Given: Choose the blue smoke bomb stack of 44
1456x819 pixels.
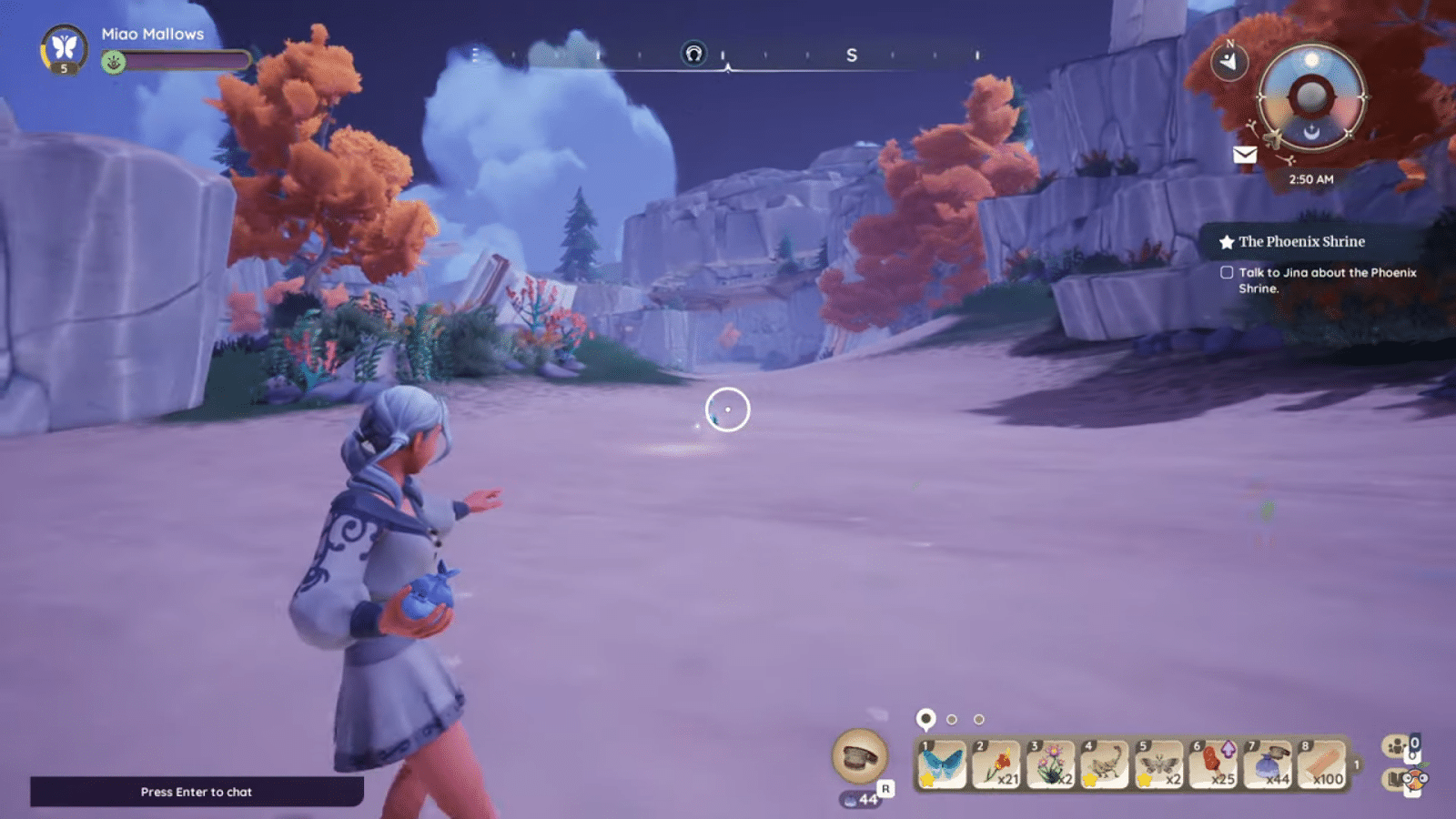Looking at the screenshot, I should click(x=1269, y=764).
